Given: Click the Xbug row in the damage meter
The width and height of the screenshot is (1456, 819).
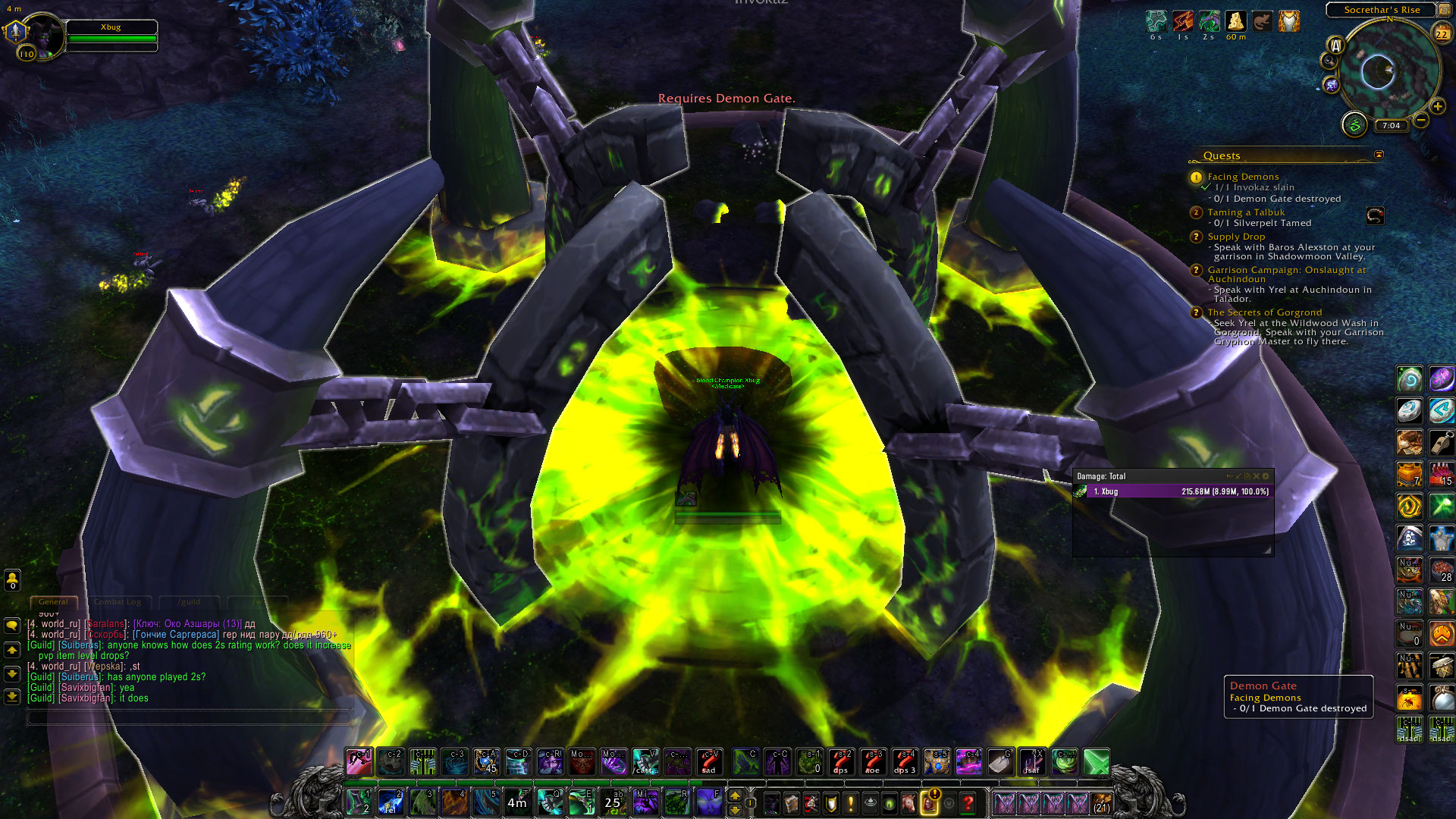Looking at the screenshot, I should click(x=1172, y=491).
